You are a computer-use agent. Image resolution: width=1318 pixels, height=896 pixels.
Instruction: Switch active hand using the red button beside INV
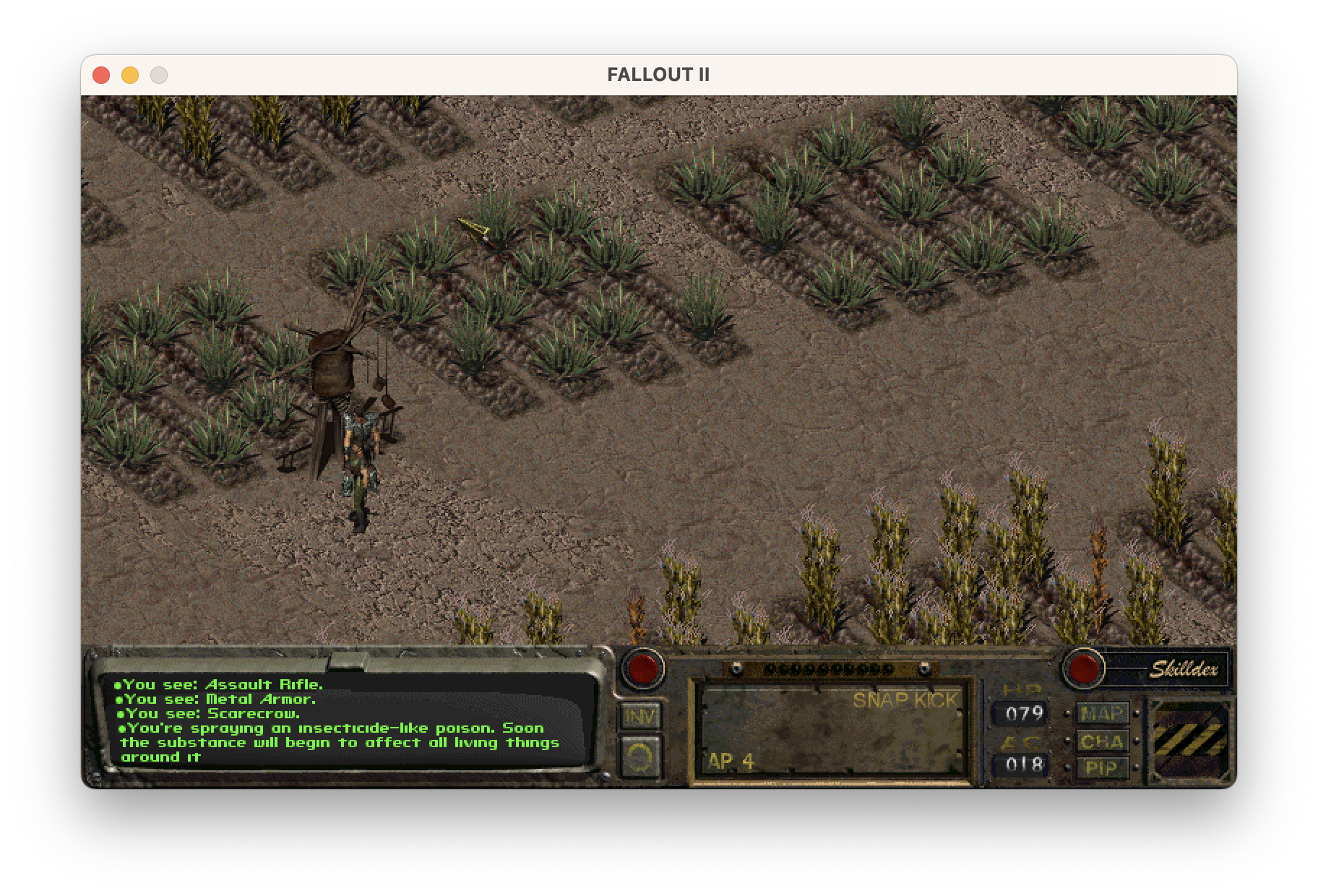(x=642, y=668)
